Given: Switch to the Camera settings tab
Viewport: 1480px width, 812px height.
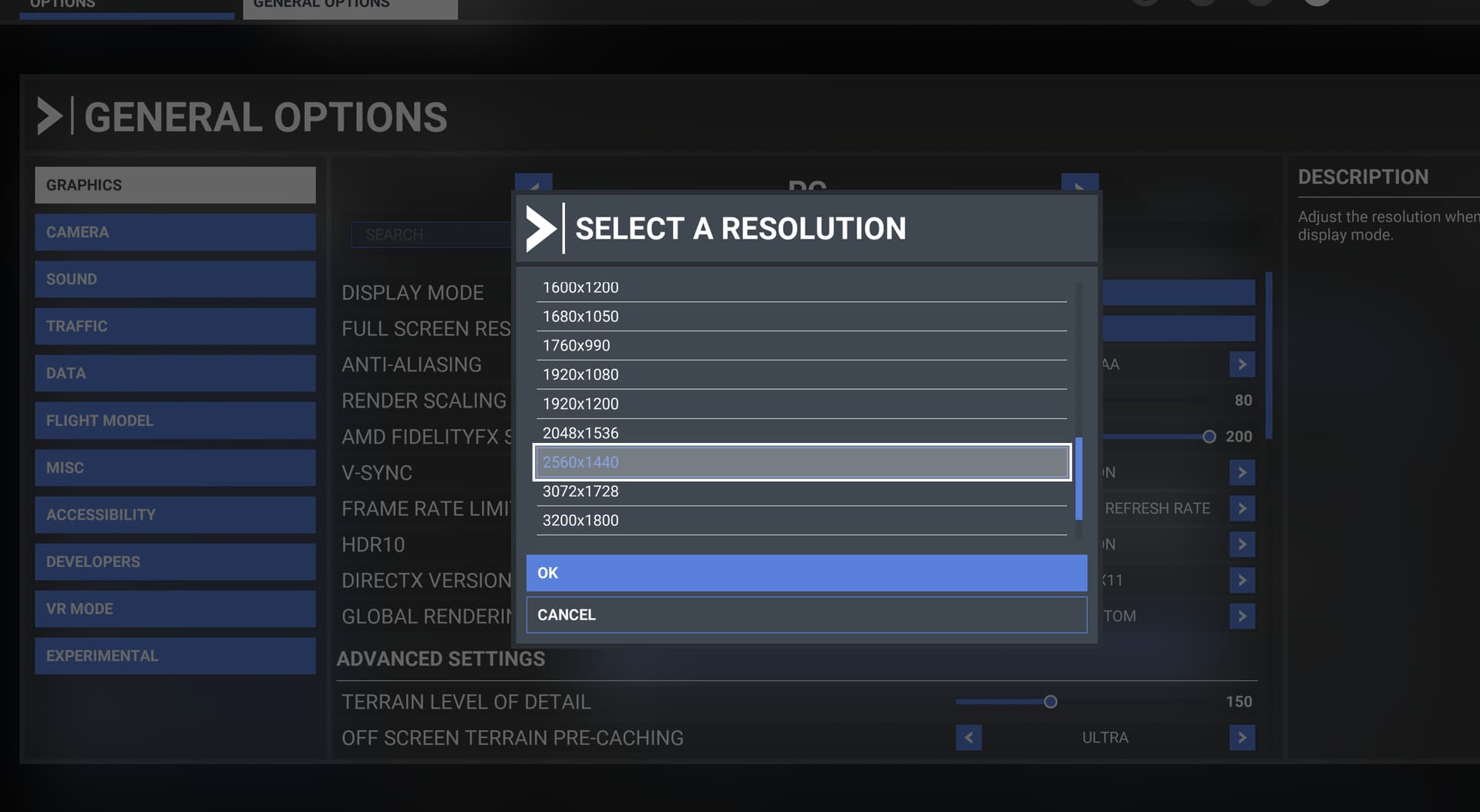Looking at the screenshot, I should (x=175, y=232).
